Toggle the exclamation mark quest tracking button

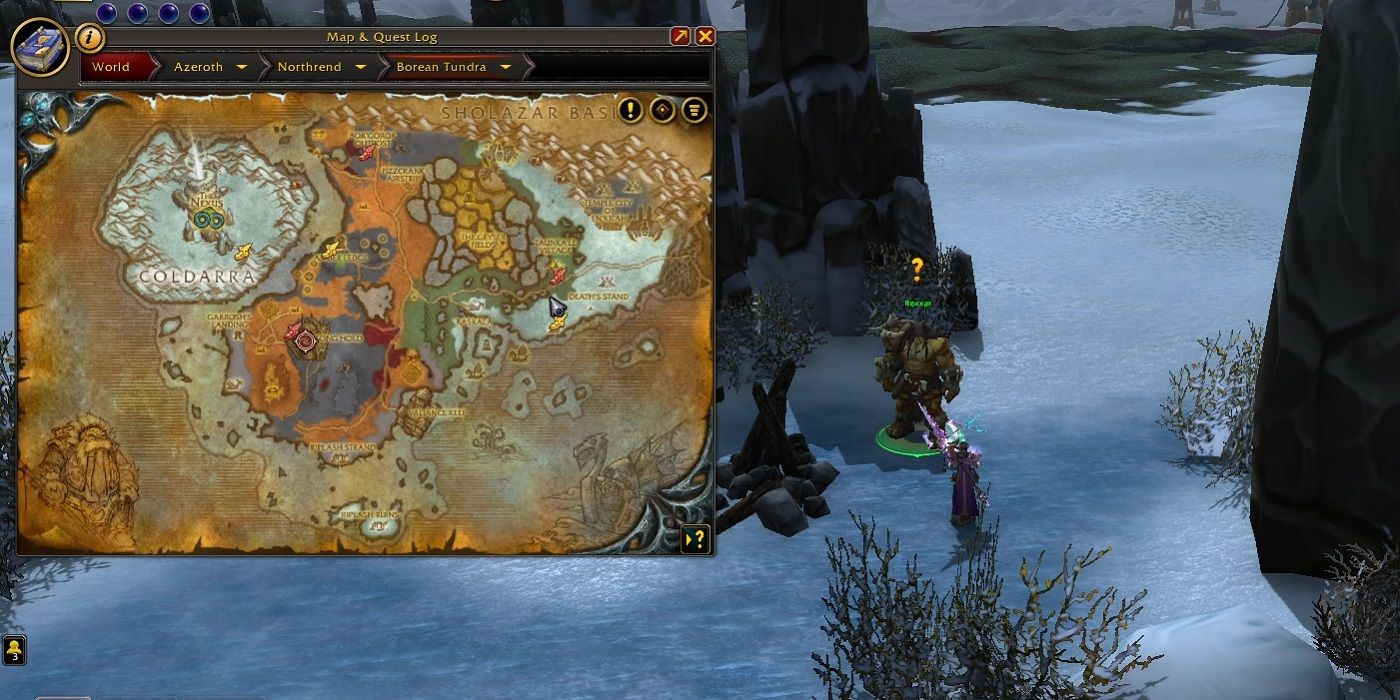630,110
